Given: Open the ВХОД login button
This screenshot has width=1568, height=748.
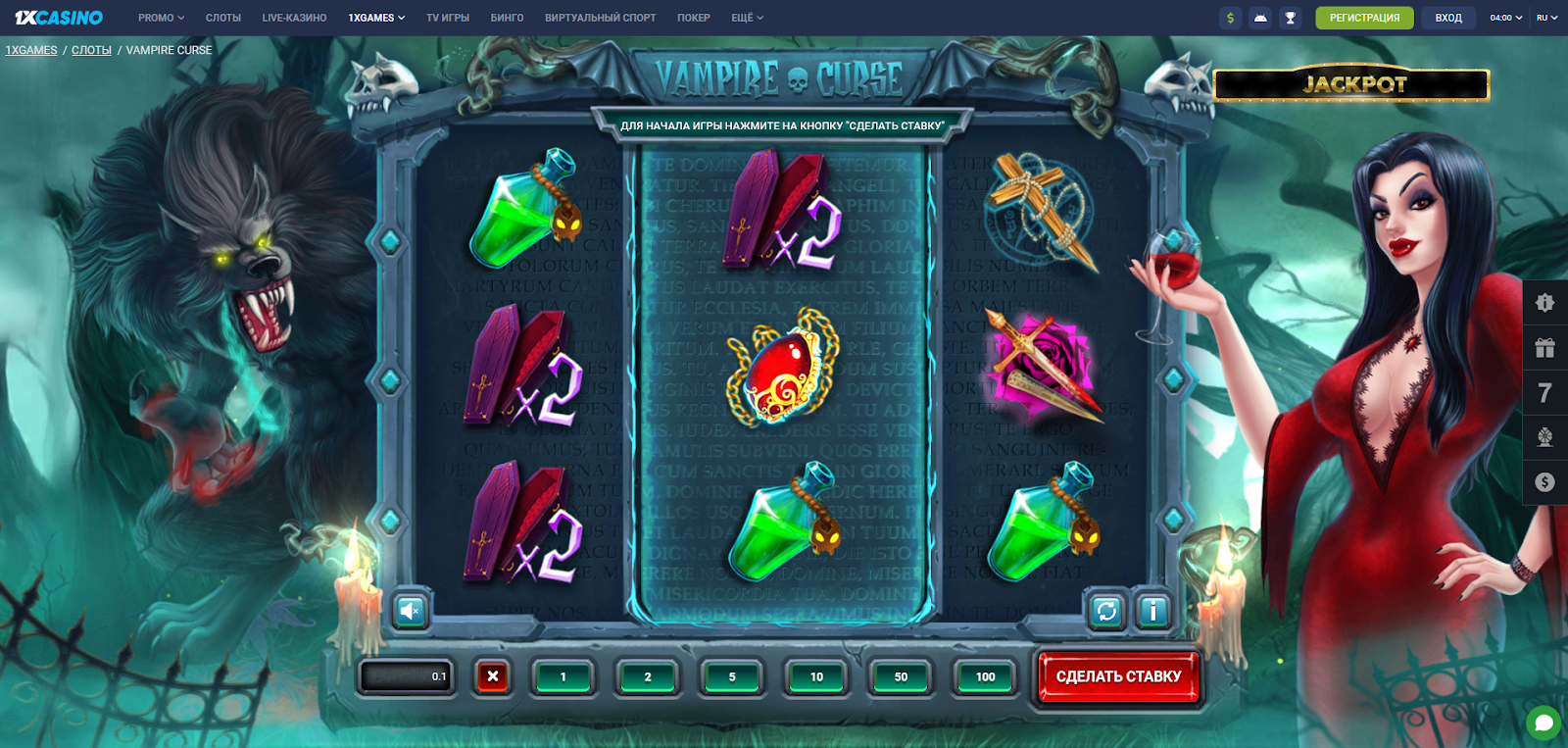Looking at the screenshot, I should (1448, 18).
